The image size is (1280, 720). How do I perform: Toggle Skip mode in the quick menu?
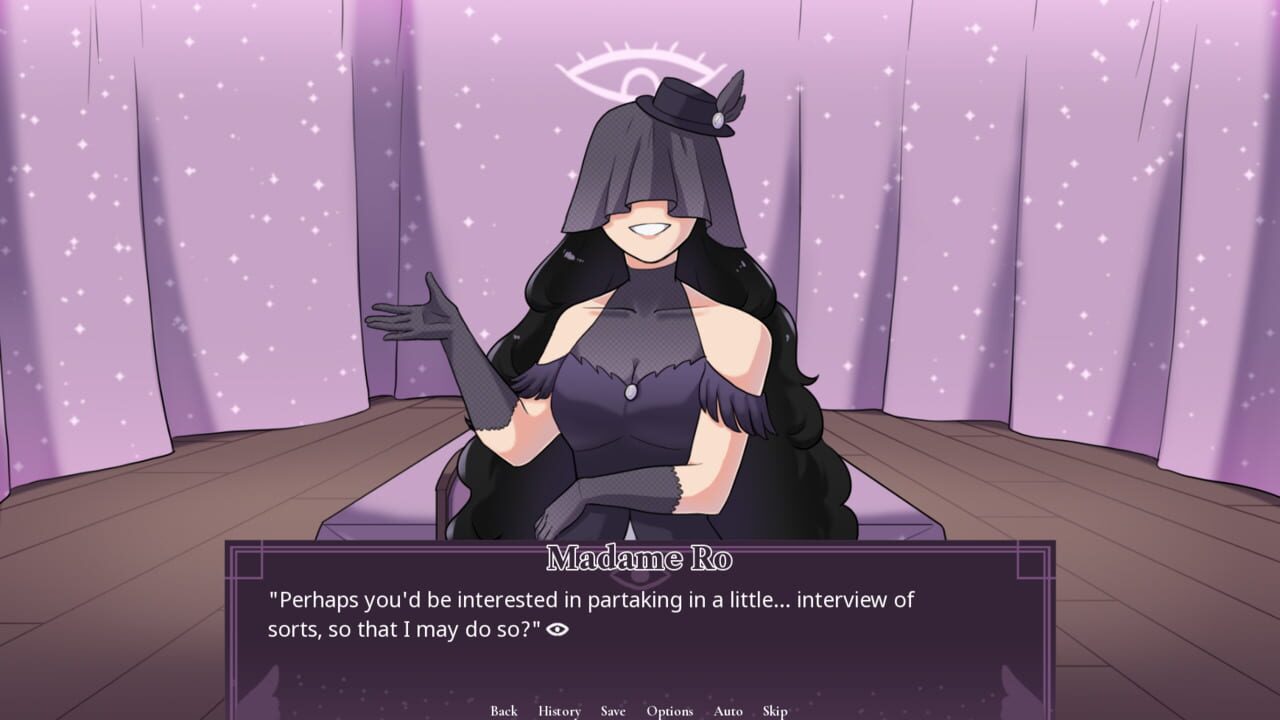(774, 711)
